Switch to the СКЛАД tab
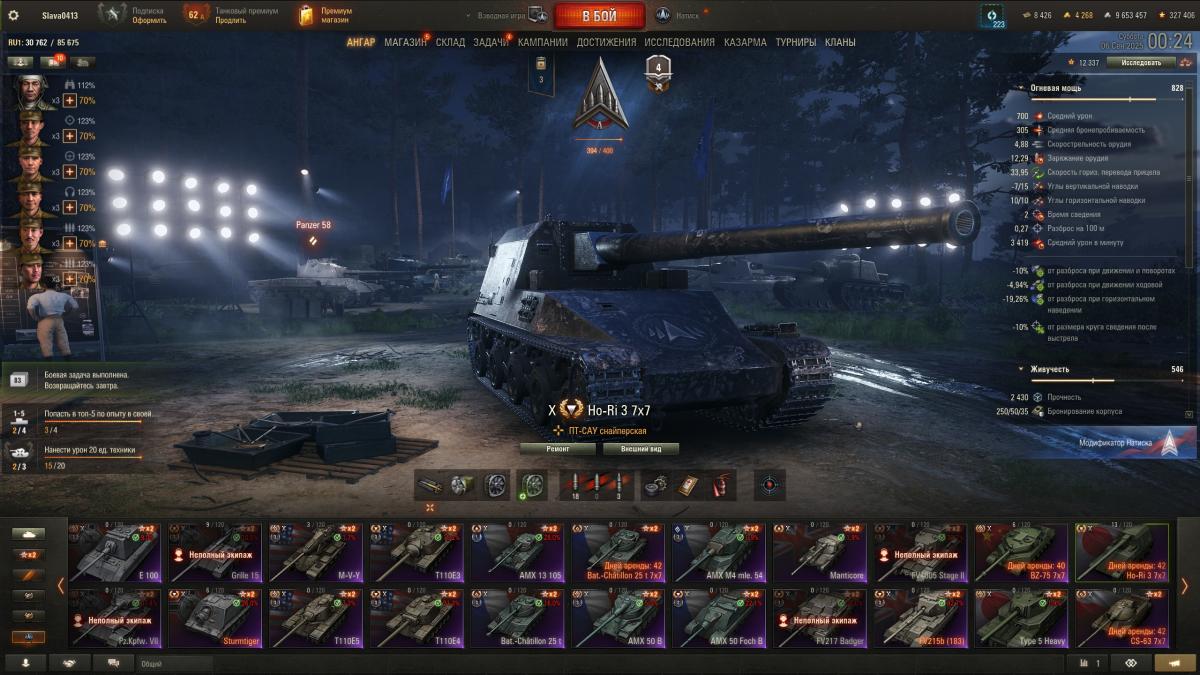1200x675 pixels. (x=450, y=43)
